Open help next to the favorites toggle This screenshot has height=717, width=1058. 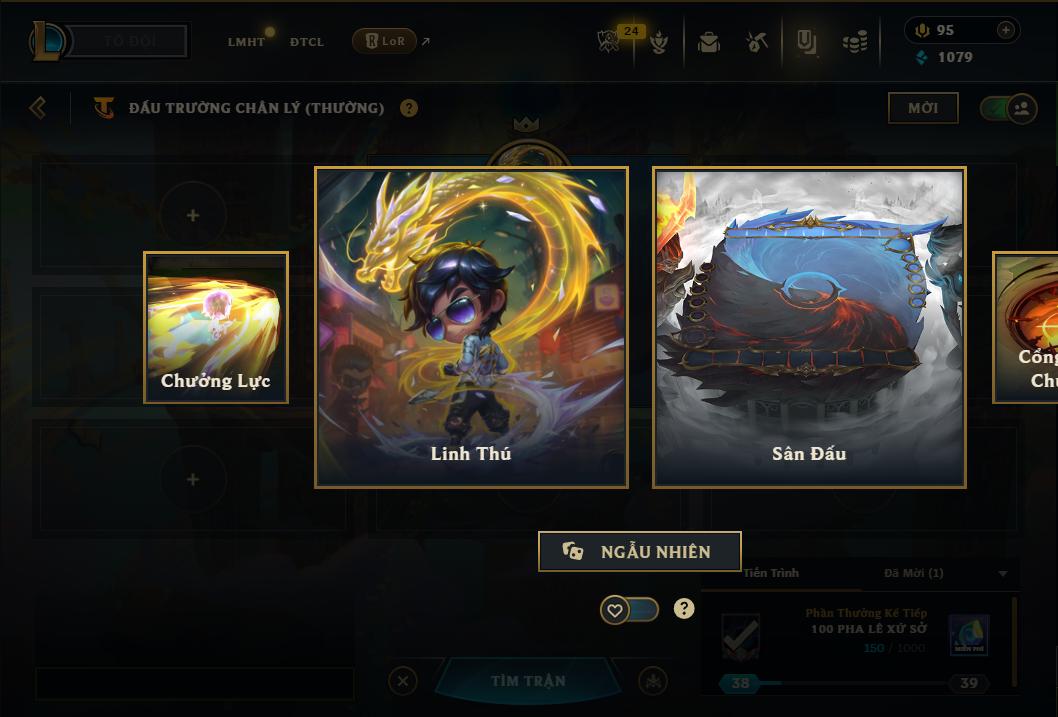(684, 608)
